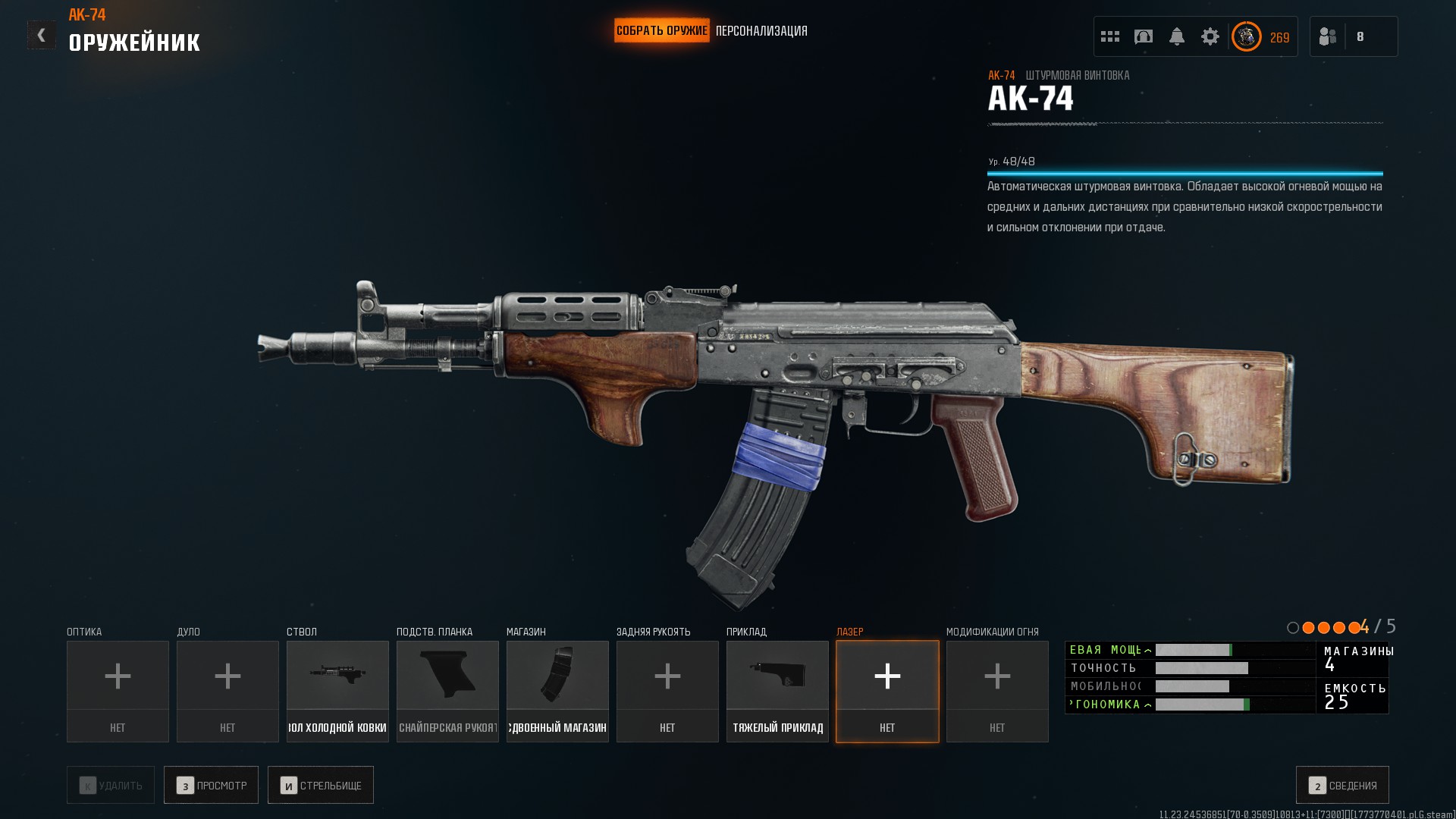Open the social friends panel
Image resolution: width=1456 pixels, height=819 pixels.
1329,36
